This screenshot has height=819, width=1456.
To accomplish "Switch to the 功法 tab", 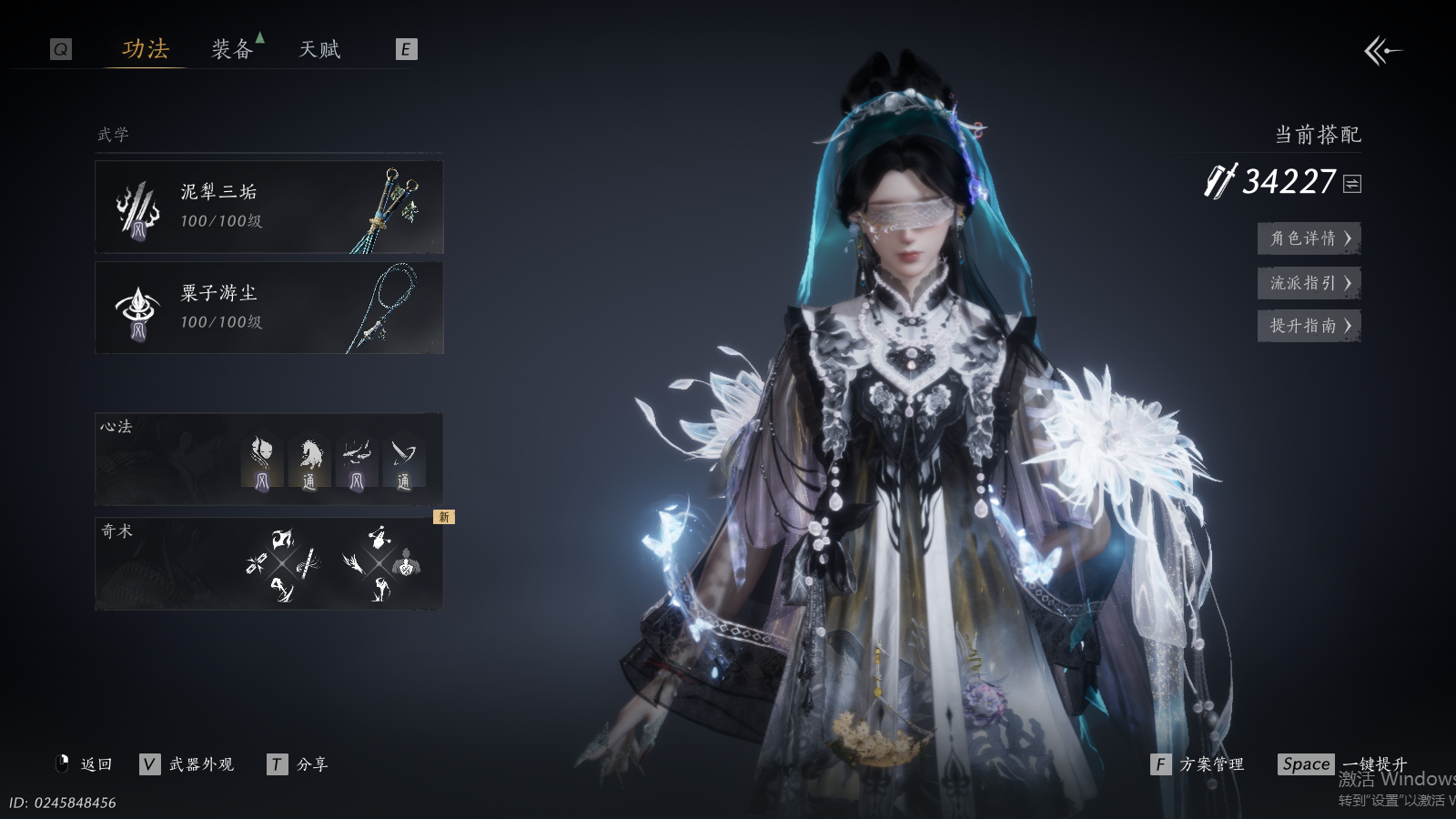I will pyautogui.click(x=146, y=49).
